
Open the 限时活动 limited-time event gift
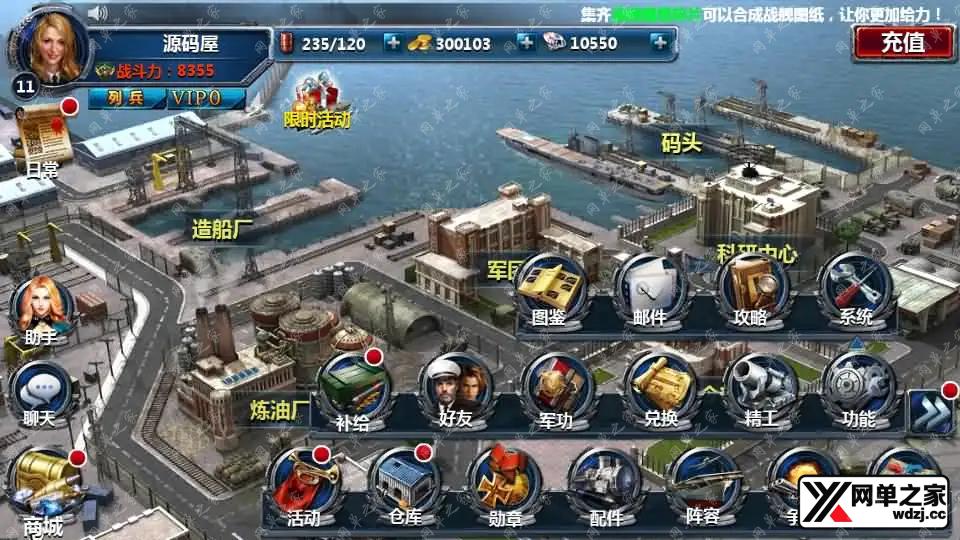[x=318, y=103]
